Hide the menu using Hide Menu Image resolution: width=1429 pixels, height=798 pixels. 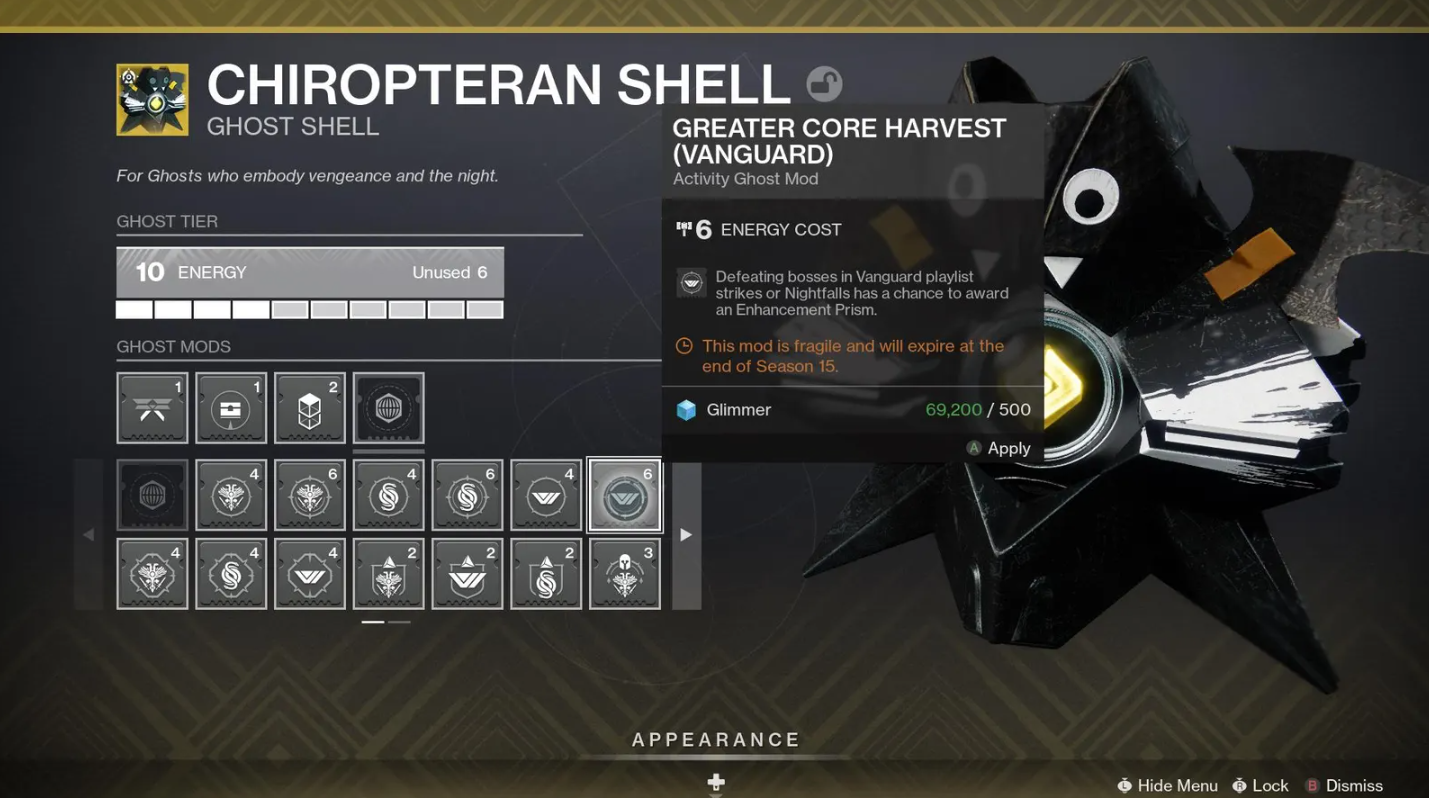[1167, 786]
